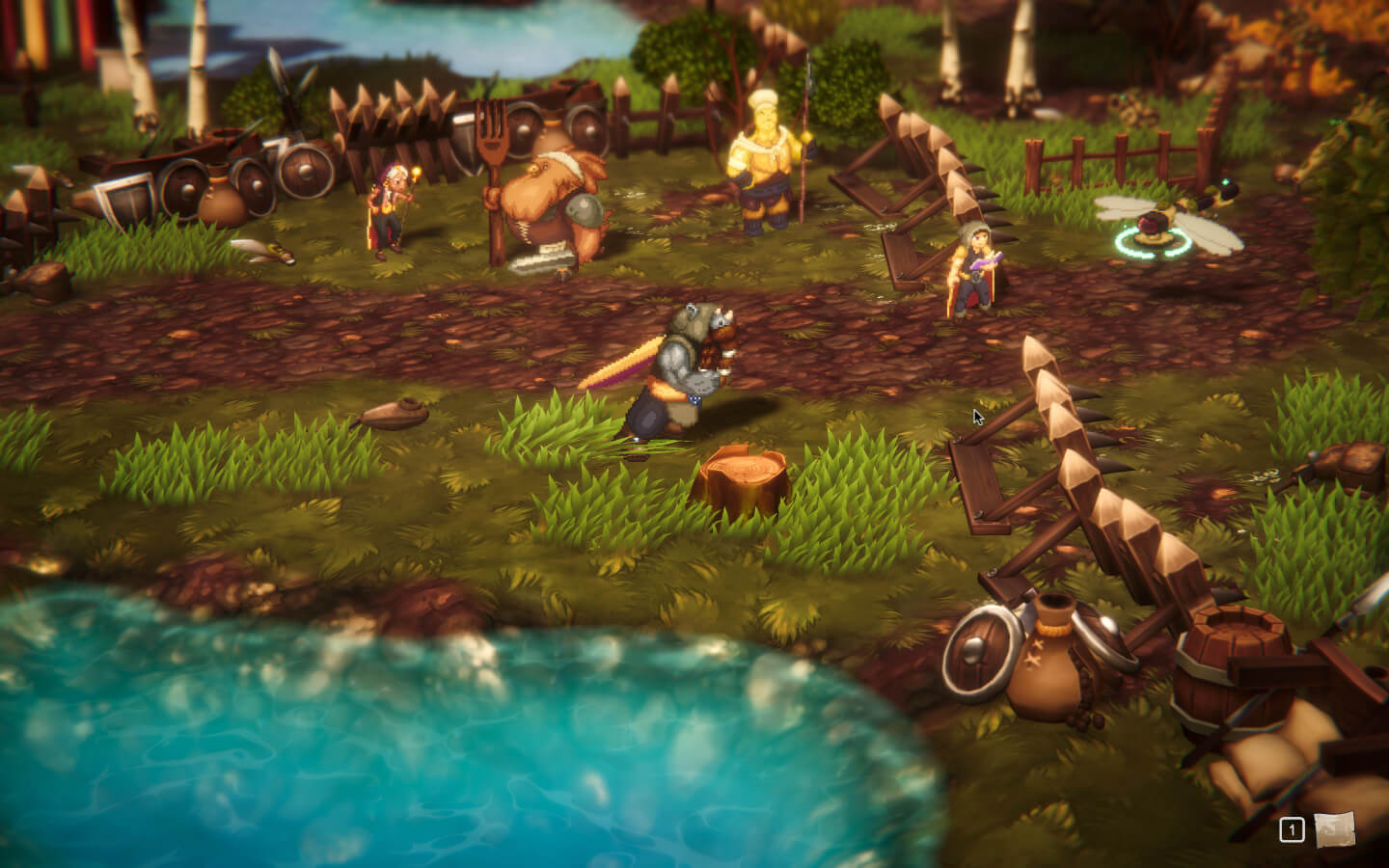Open the parchment map icon
This screenshot has width=1389, height=868.
1334,829
